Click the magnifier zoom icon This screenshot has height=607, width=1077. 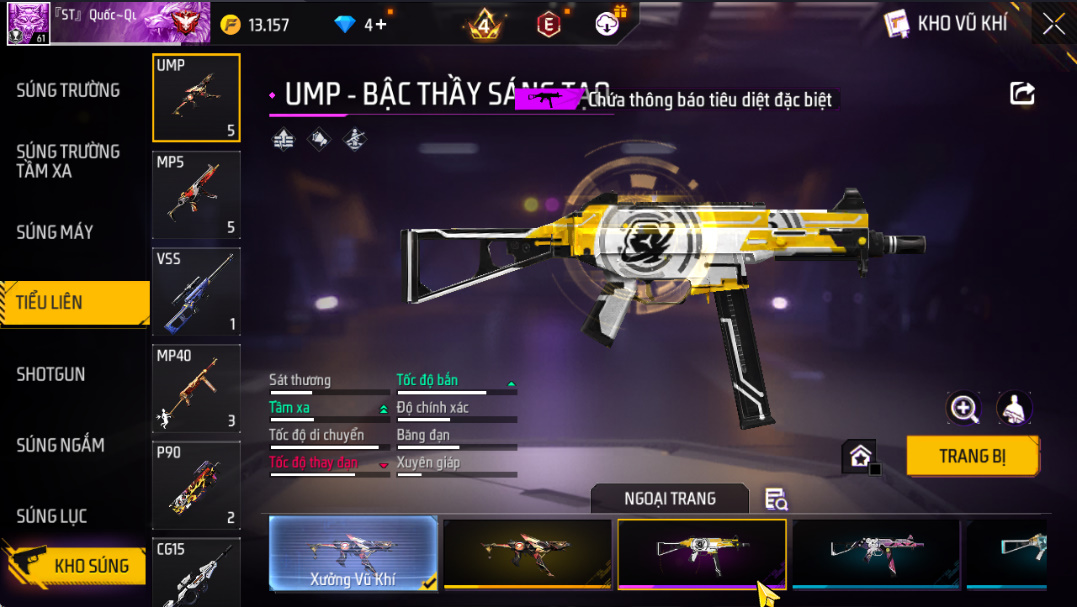(964, 407)
